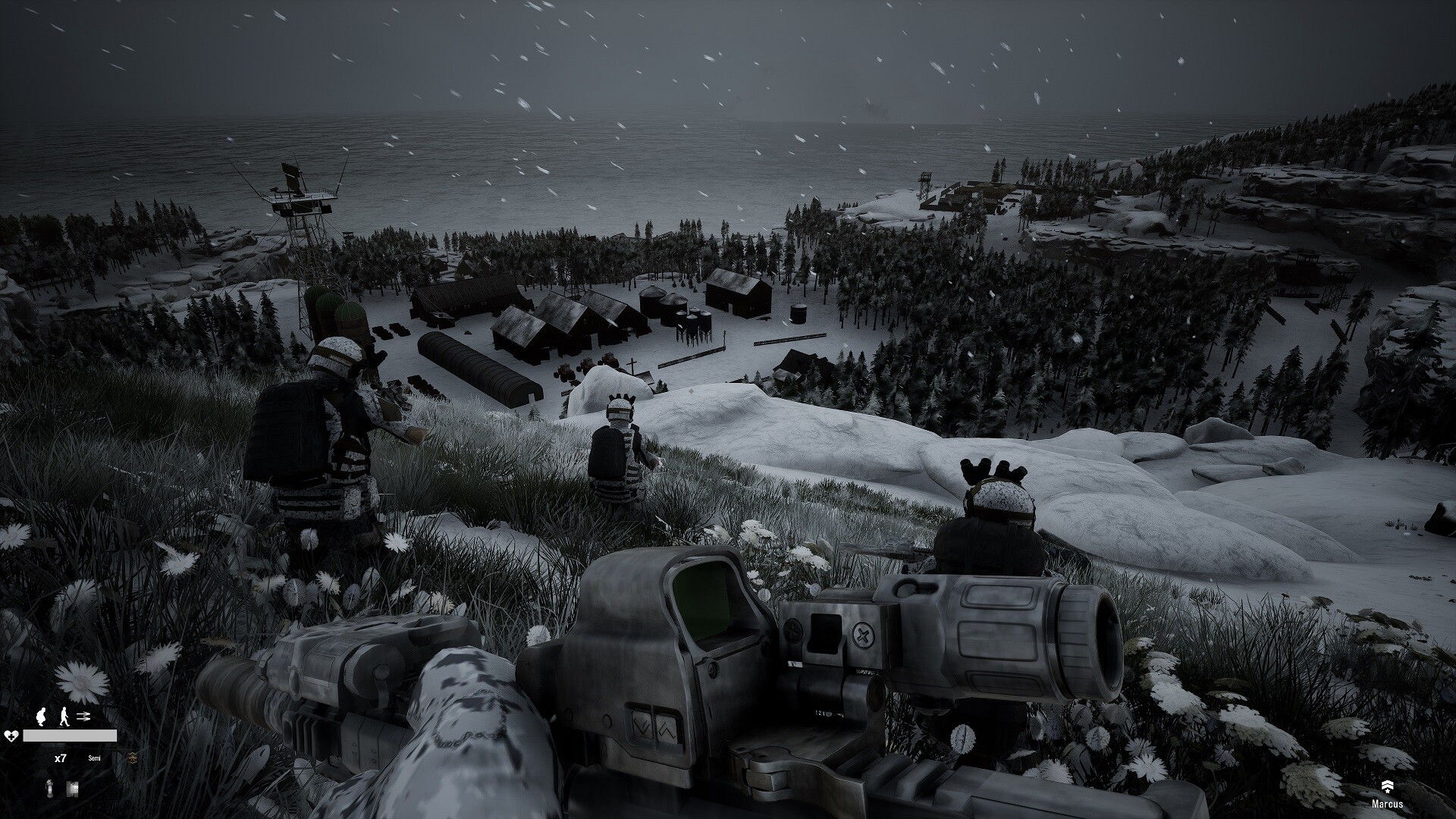Select the crouching stance icon
1456x819 pixels.
coord(42,715)
